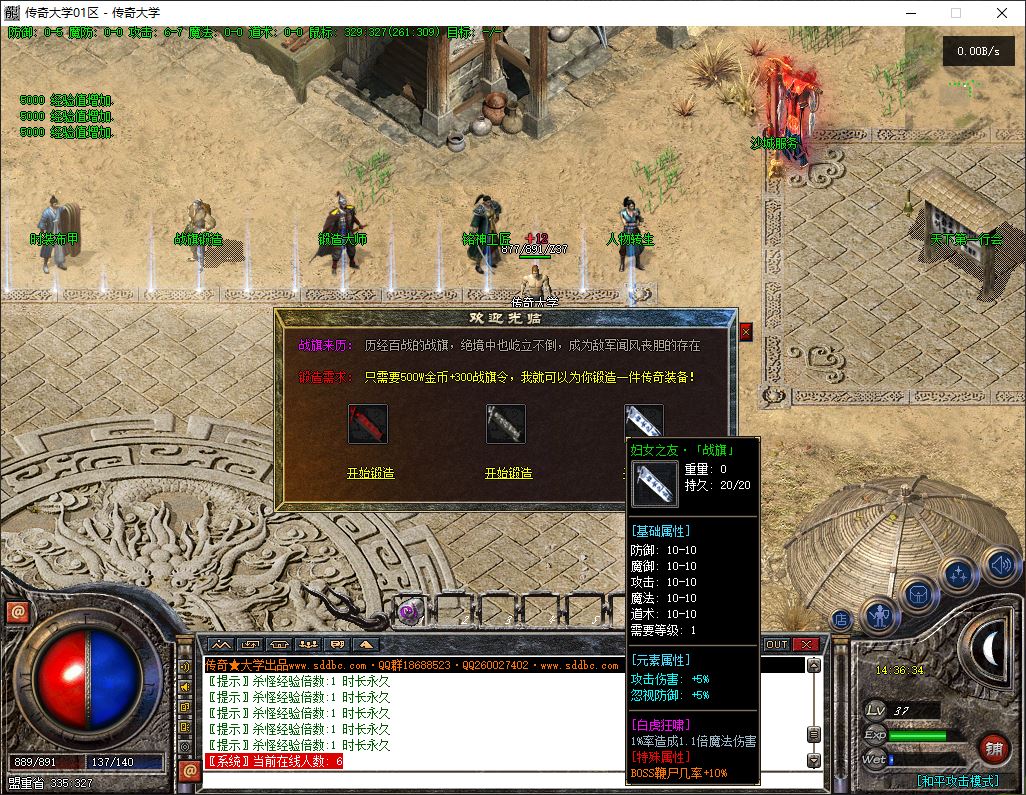The height and width of the screenshot is (795, 1026).
Task: Click the OUT button above chat
Action: click(777, 645)
